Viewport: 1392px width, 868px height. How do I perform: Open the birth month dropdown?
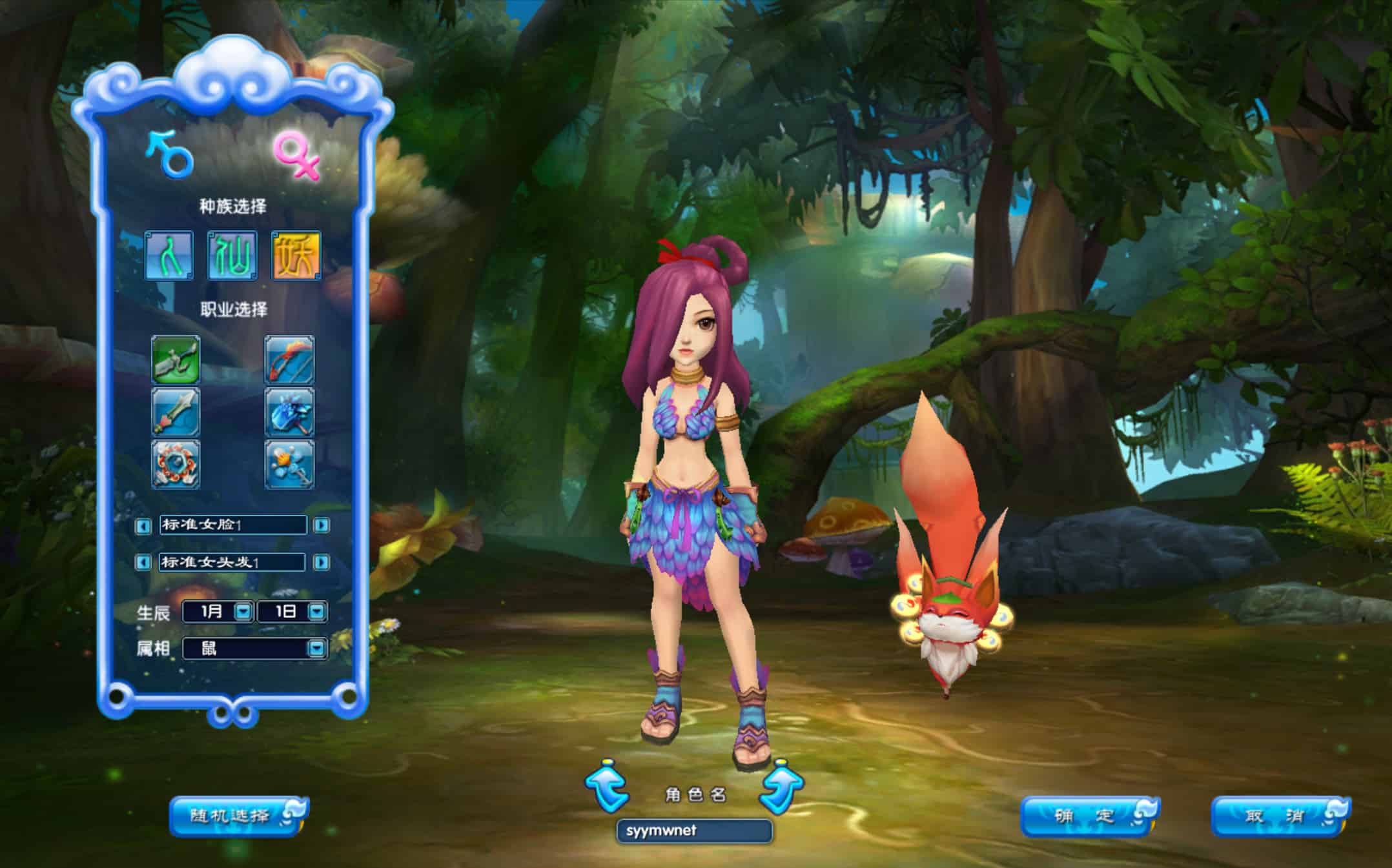coord(243,611)
